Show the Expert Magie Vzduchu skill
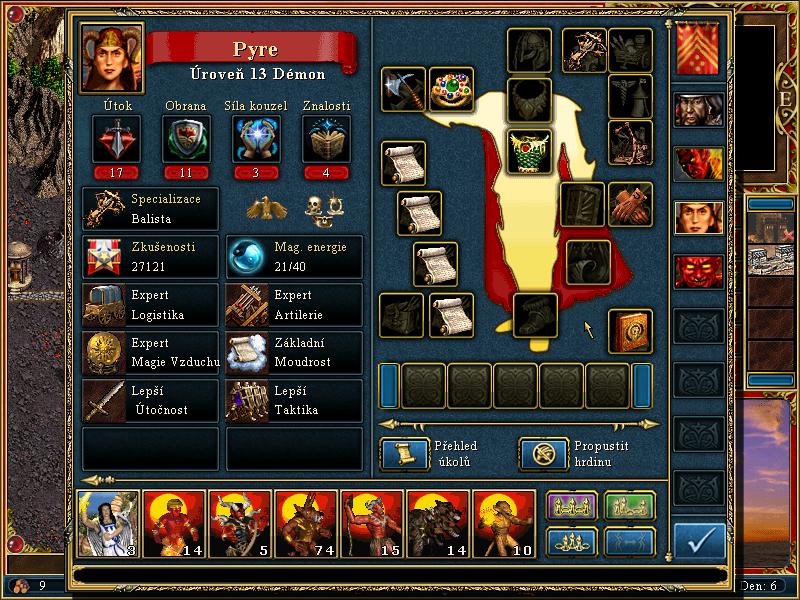 point(150,351)
